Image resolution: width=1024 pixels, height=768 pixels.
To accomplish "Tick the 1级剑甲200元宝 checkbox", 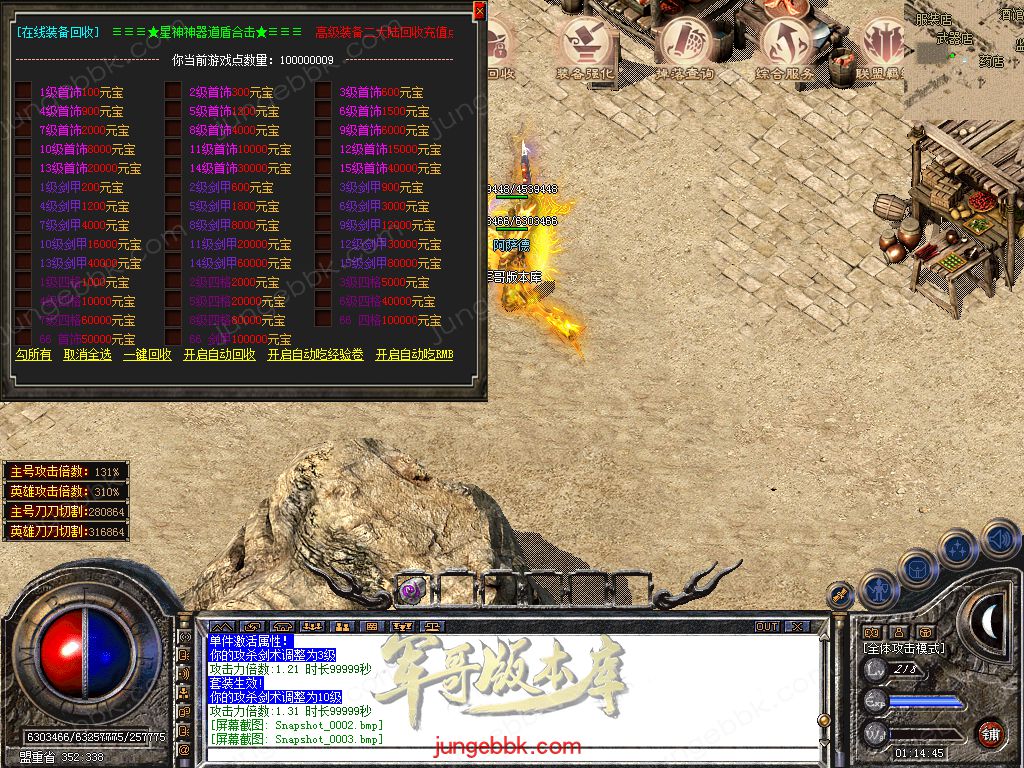I will pos(23,187).
